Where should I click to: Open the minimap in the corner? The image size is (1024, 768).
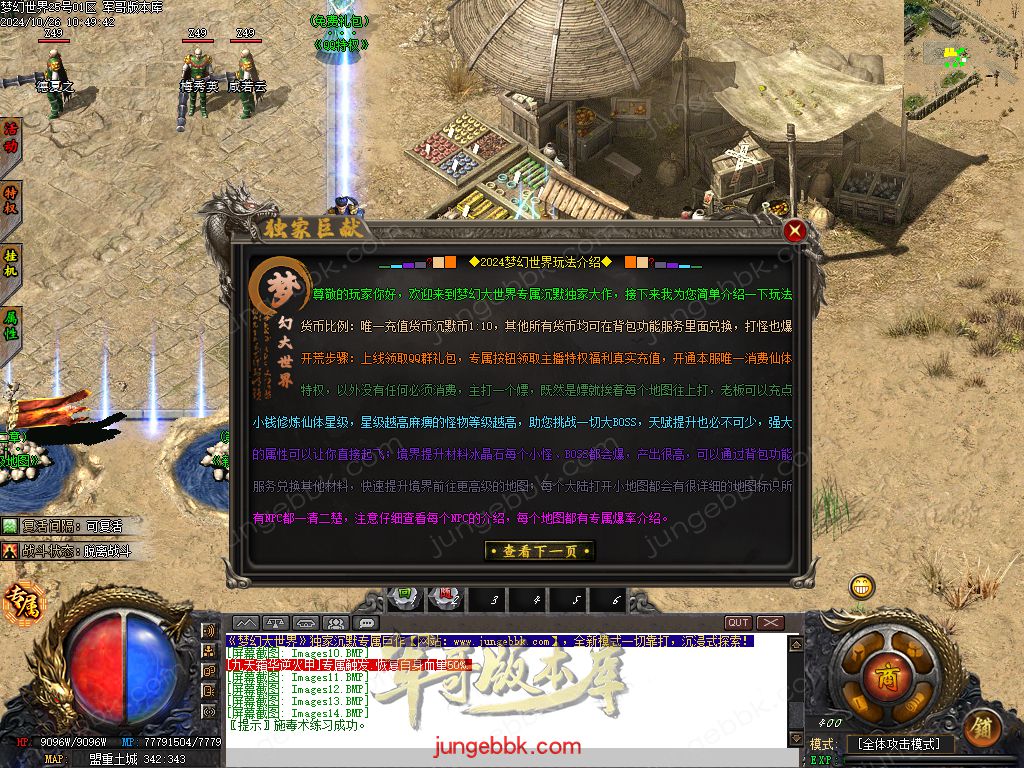pos(963,50)
